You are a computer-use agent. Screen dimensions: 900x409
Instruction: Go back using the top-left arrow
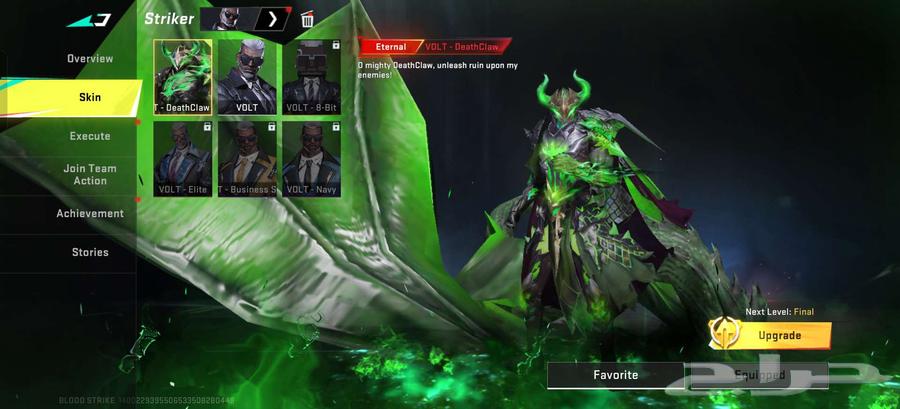[89, 19]
